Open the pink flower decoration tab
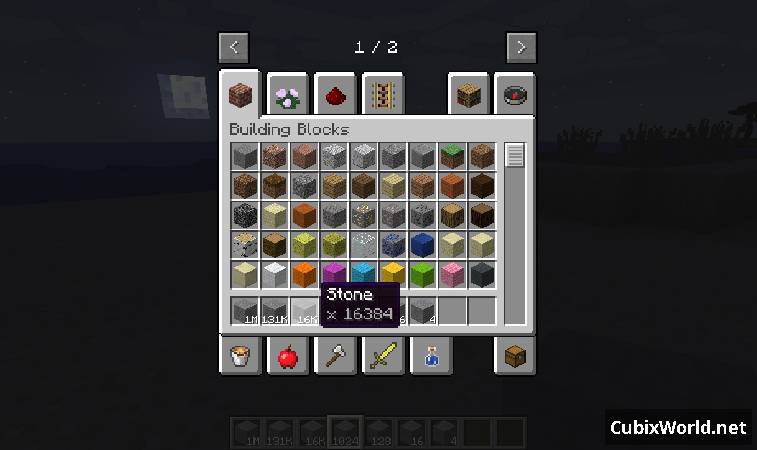757x450 pixels. point(288,96)
